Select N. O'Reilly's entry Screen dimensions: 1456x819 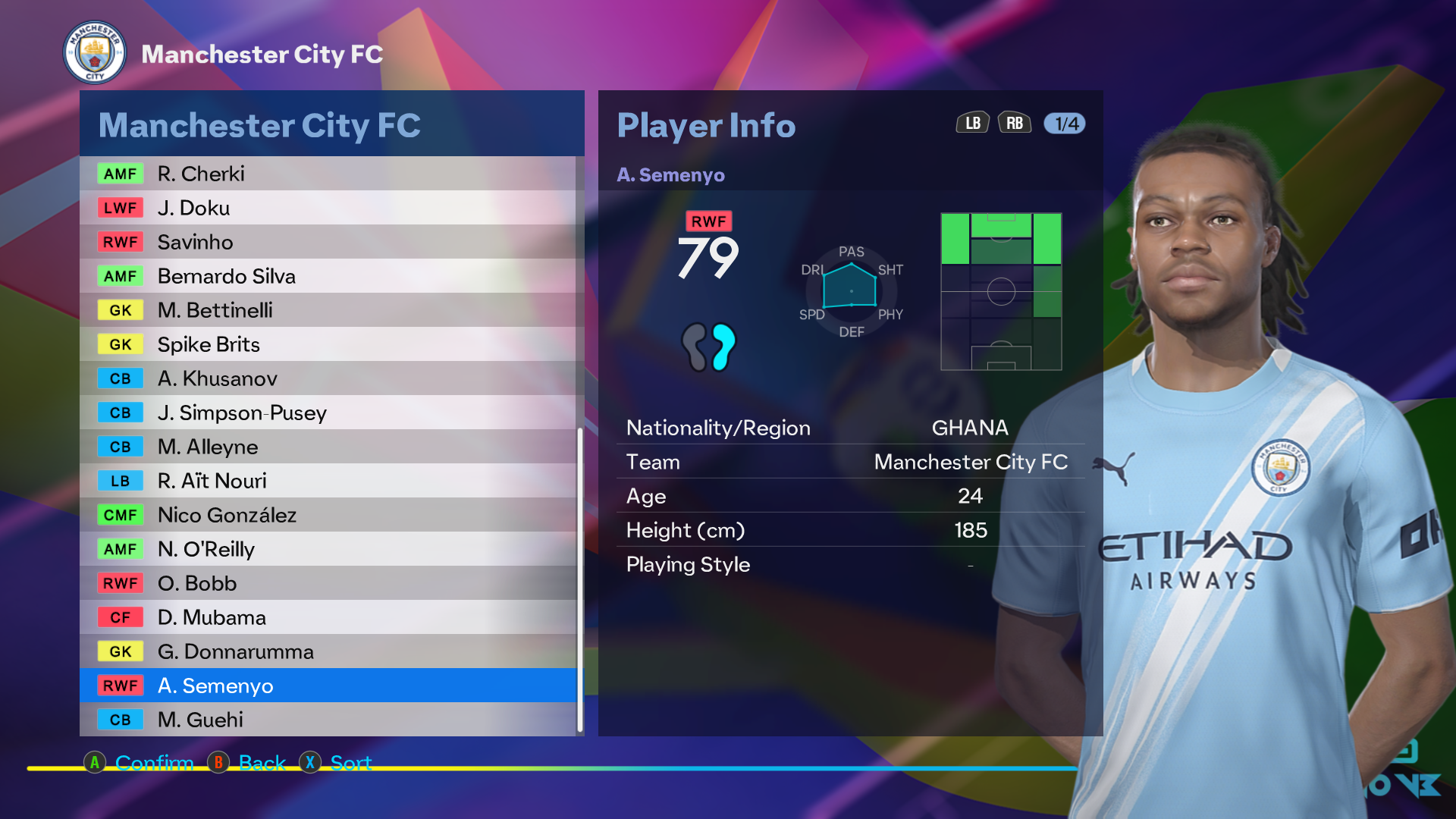click(328, 549)
